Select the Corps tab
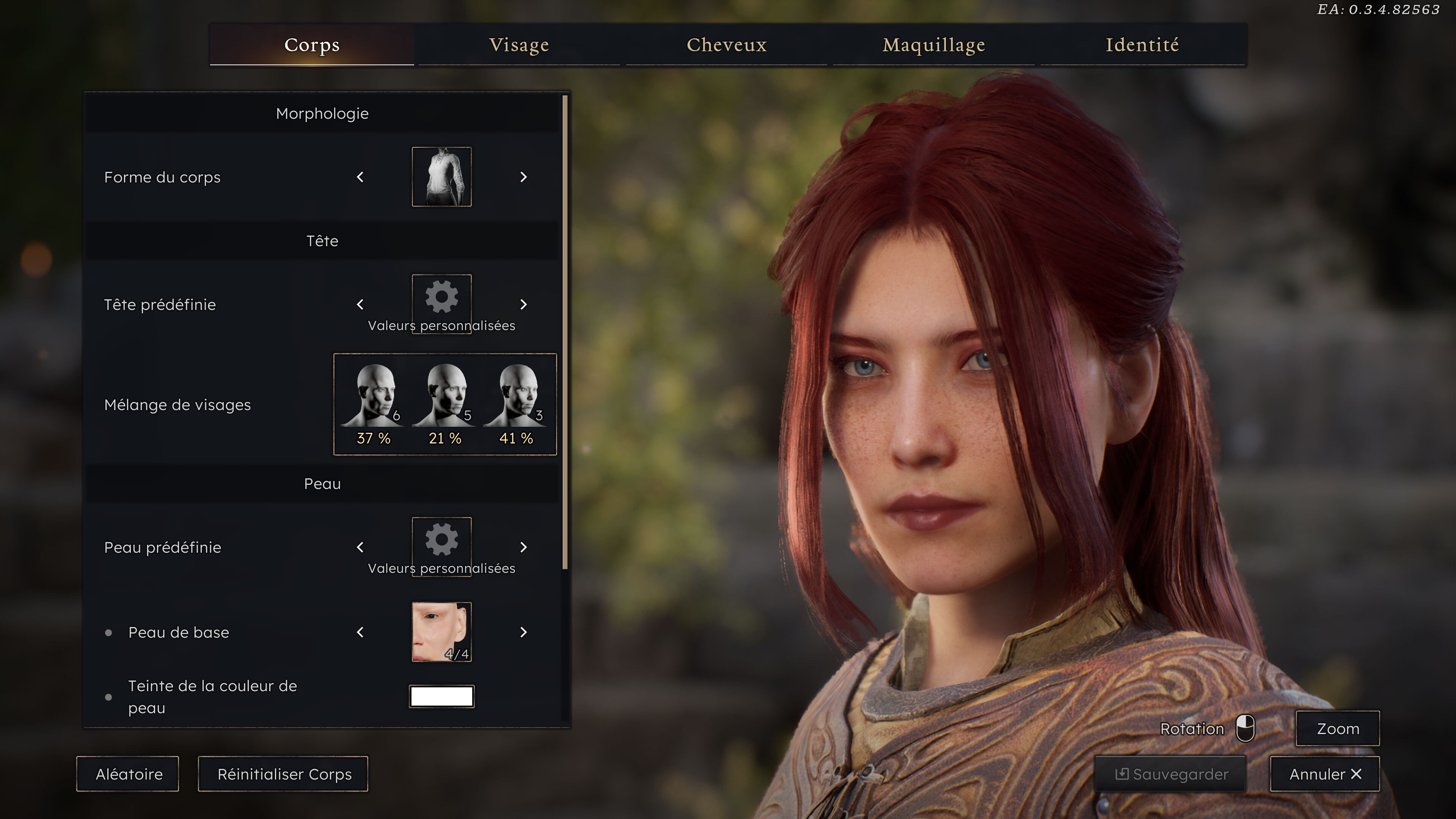1456x819 pixels. pos(311,45)
